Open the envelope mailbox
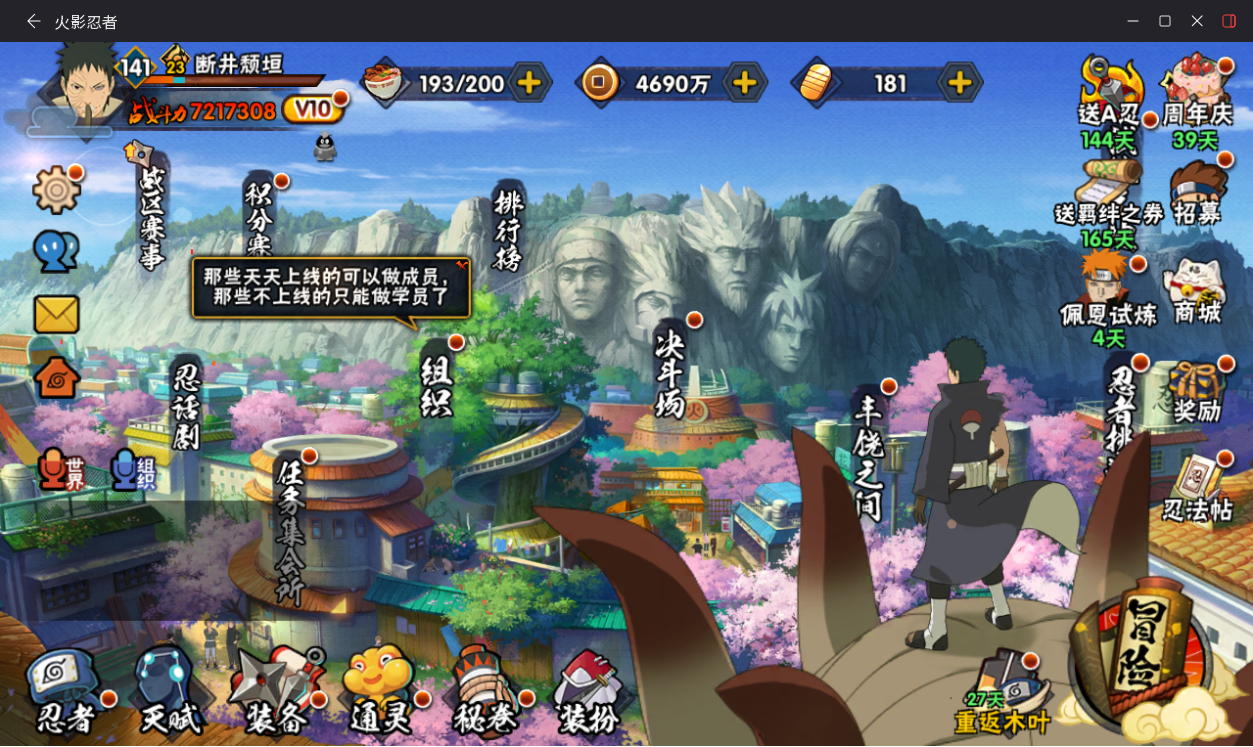1253x747 pixels. click(56, 314)
